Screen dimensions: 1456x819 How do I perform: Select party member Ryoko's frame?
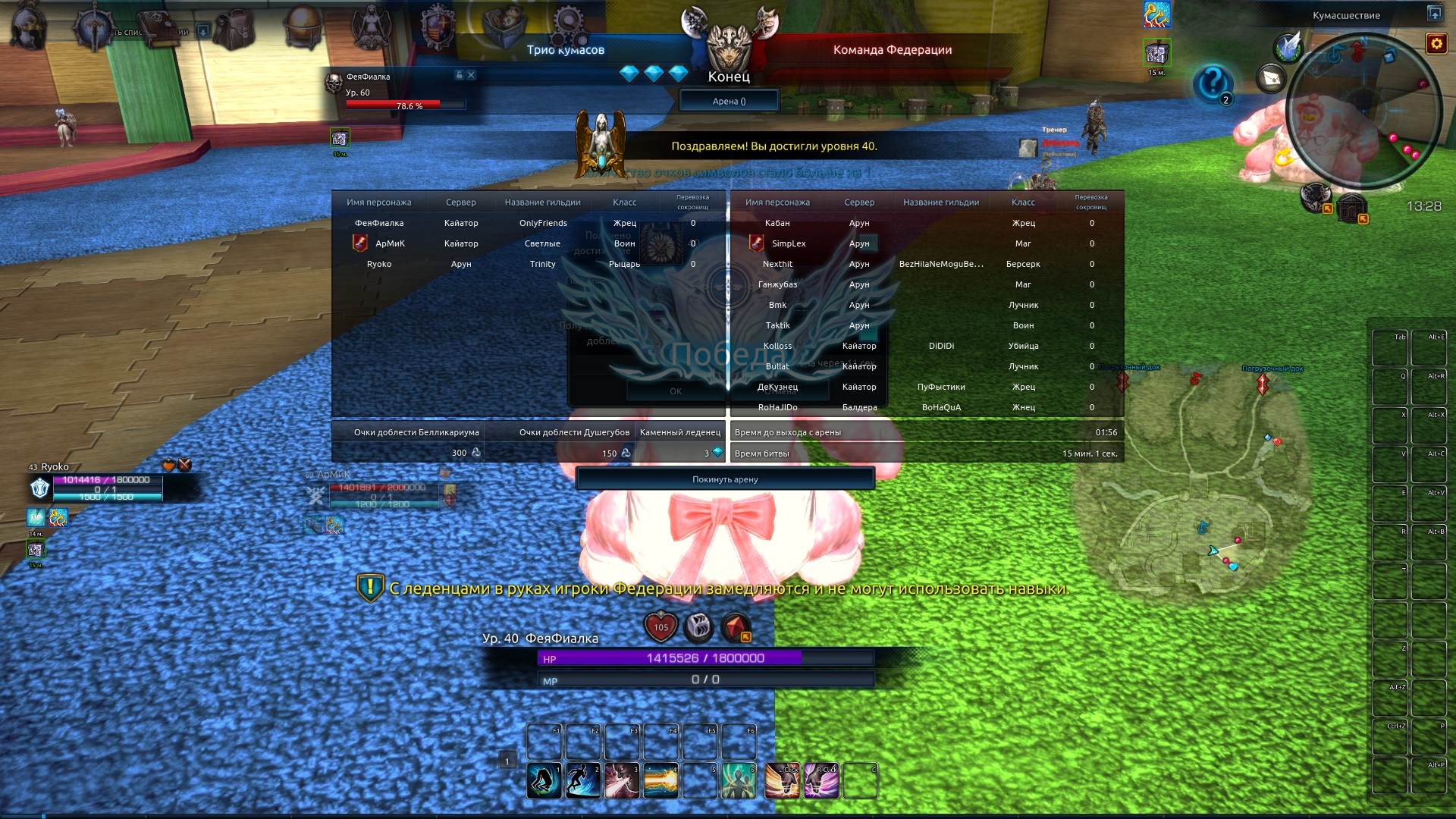click(106, 487)
